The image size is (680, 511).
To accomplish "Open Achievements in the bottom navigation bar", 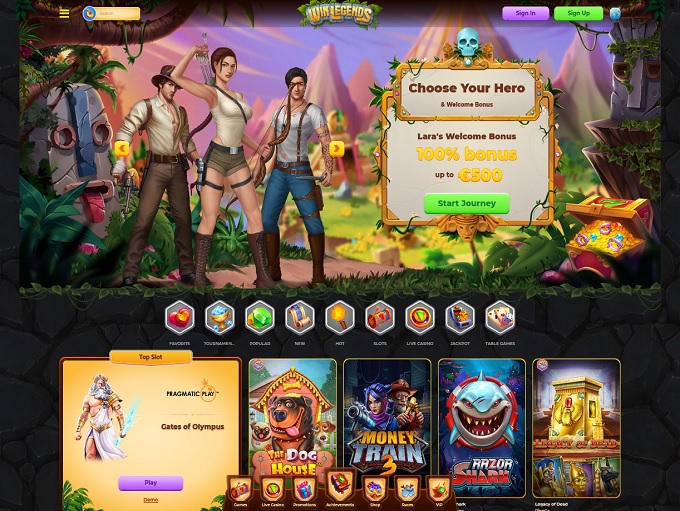I will [x=340, y=488].
